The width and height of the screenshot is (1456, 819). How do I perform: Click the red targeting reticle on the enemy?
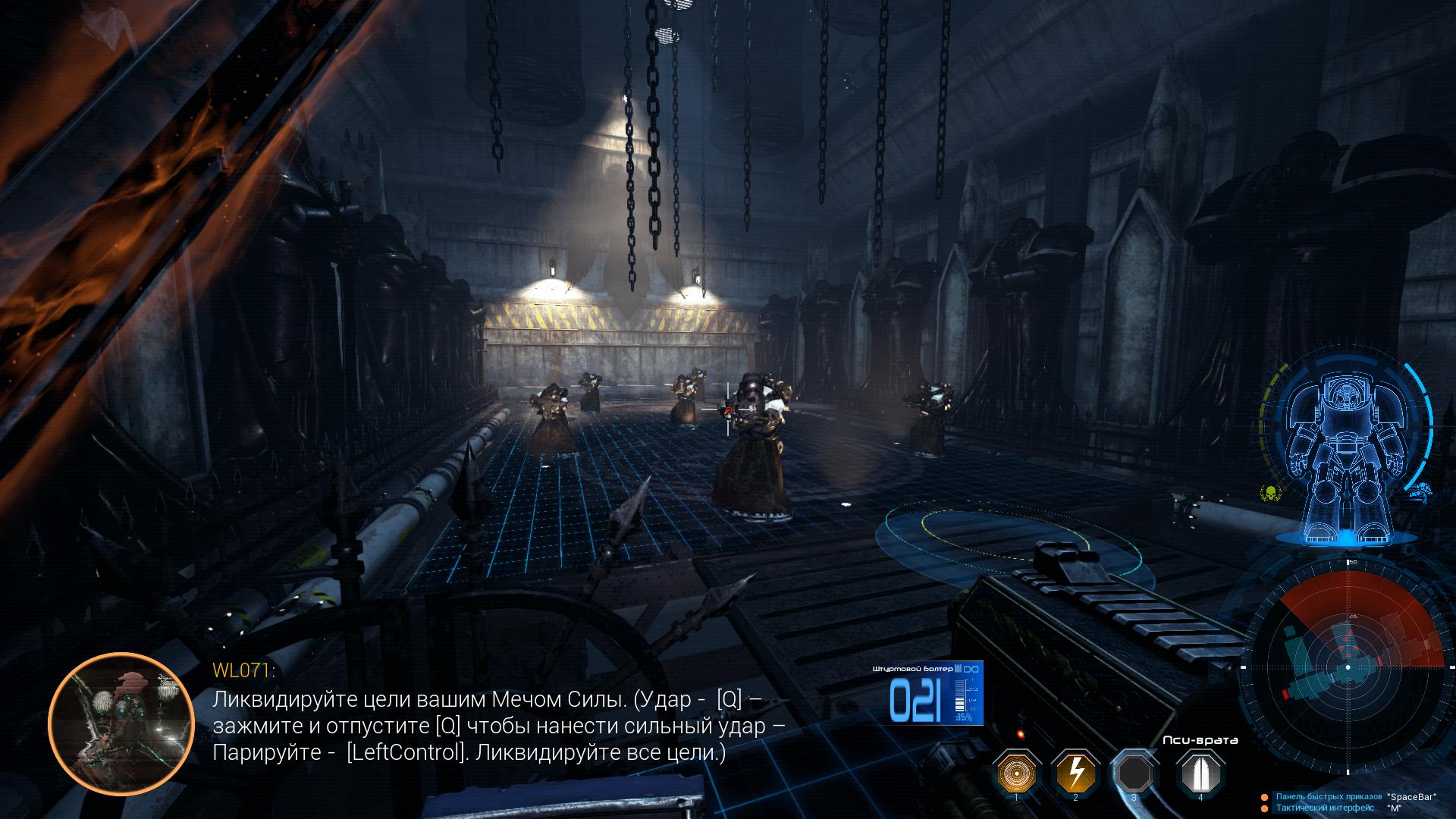(730, 409)
